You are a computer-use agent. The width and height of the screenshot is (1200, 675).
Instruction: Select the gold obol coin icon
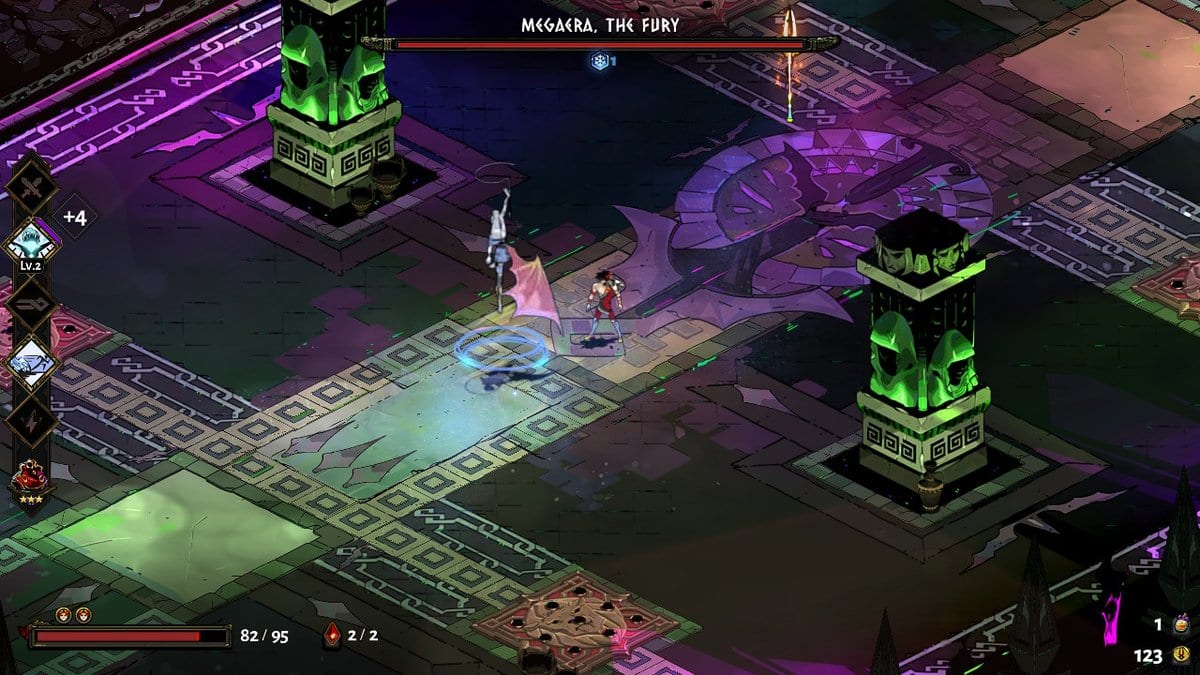pos(1181,656)
